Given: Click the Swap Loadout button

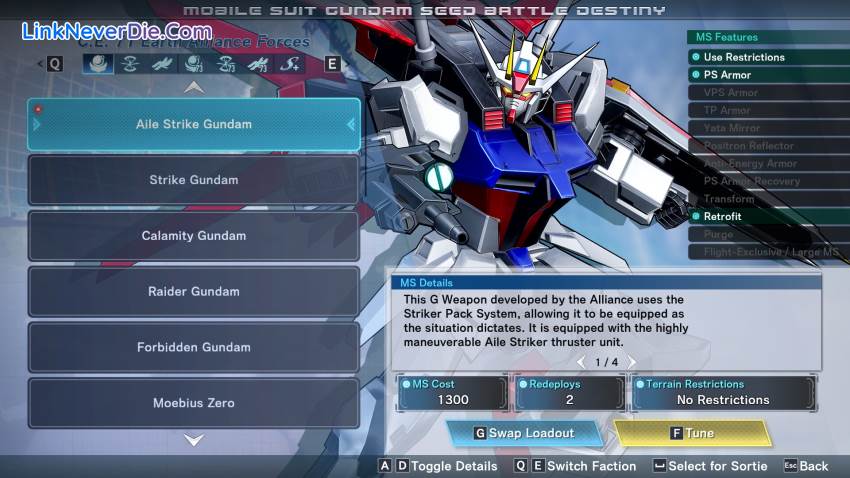Looking at the screenshot, I should 524,433.
